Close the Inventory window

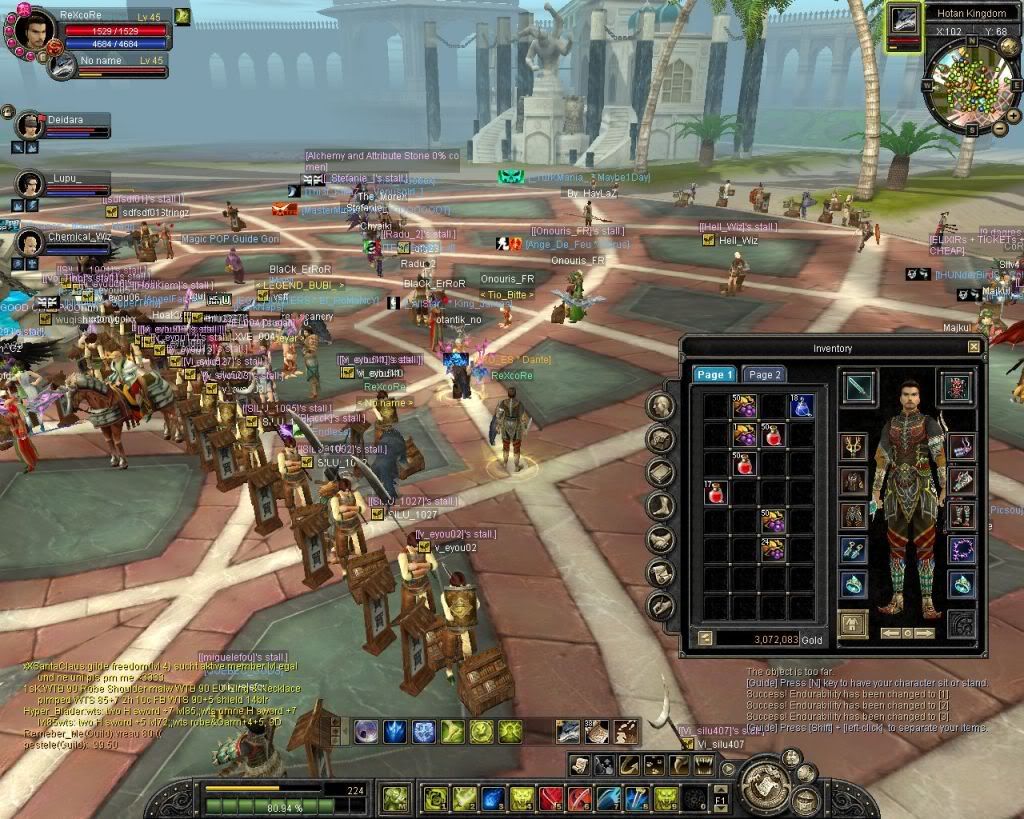[x=973, y=347]
